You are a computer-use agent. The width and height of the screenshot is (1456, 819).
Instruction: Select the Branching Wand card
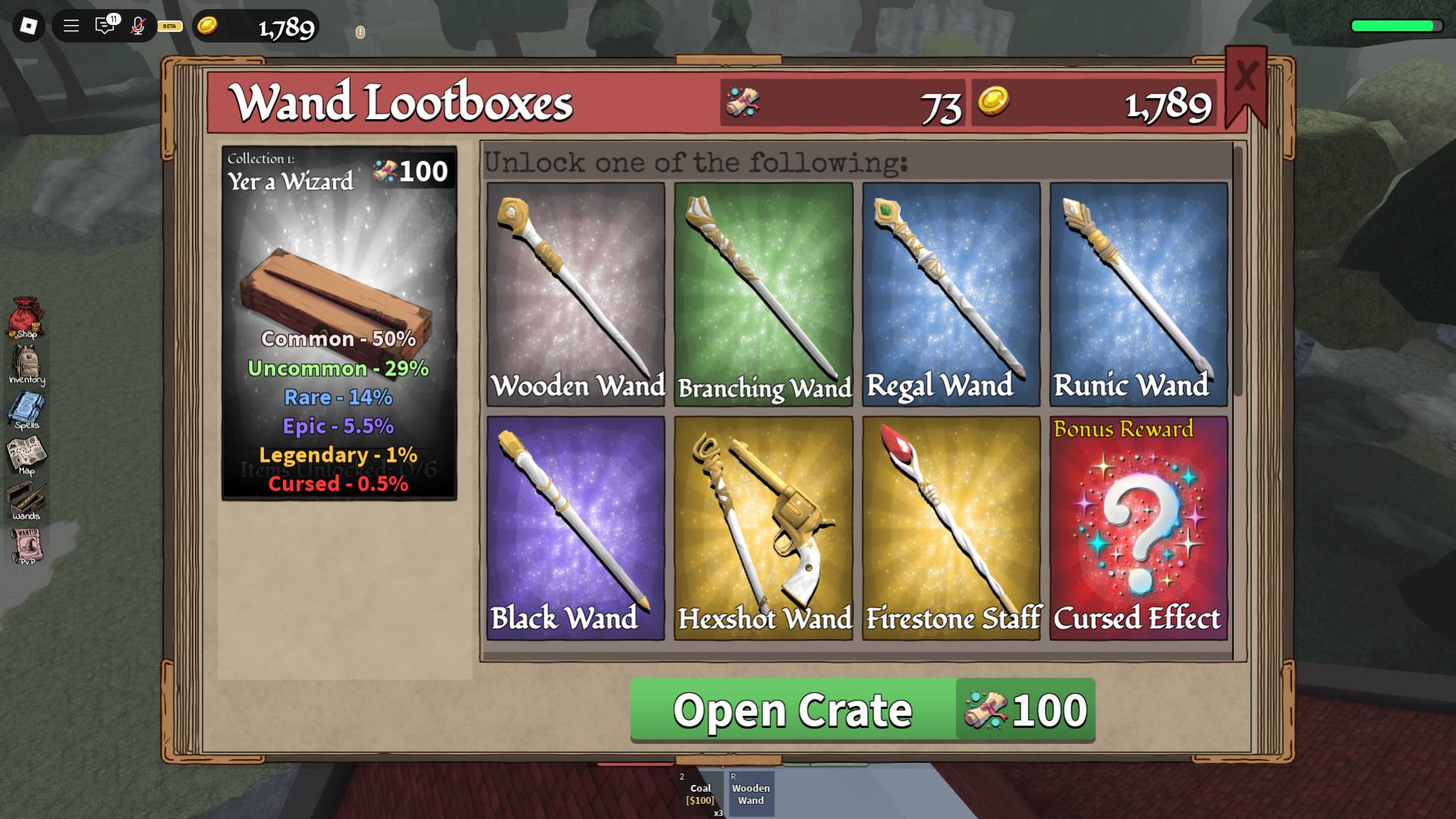click(x=764, y=292)
